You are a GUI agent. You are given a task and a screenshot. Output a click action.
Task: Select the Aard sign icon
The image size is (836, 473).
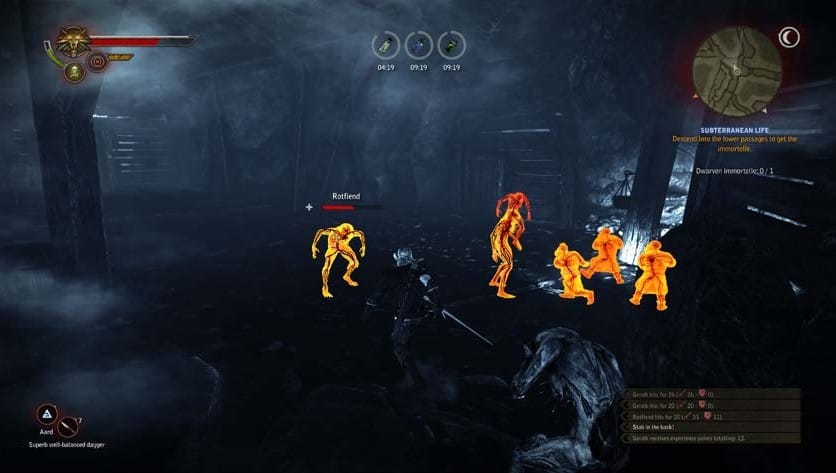tap(46, 414)
